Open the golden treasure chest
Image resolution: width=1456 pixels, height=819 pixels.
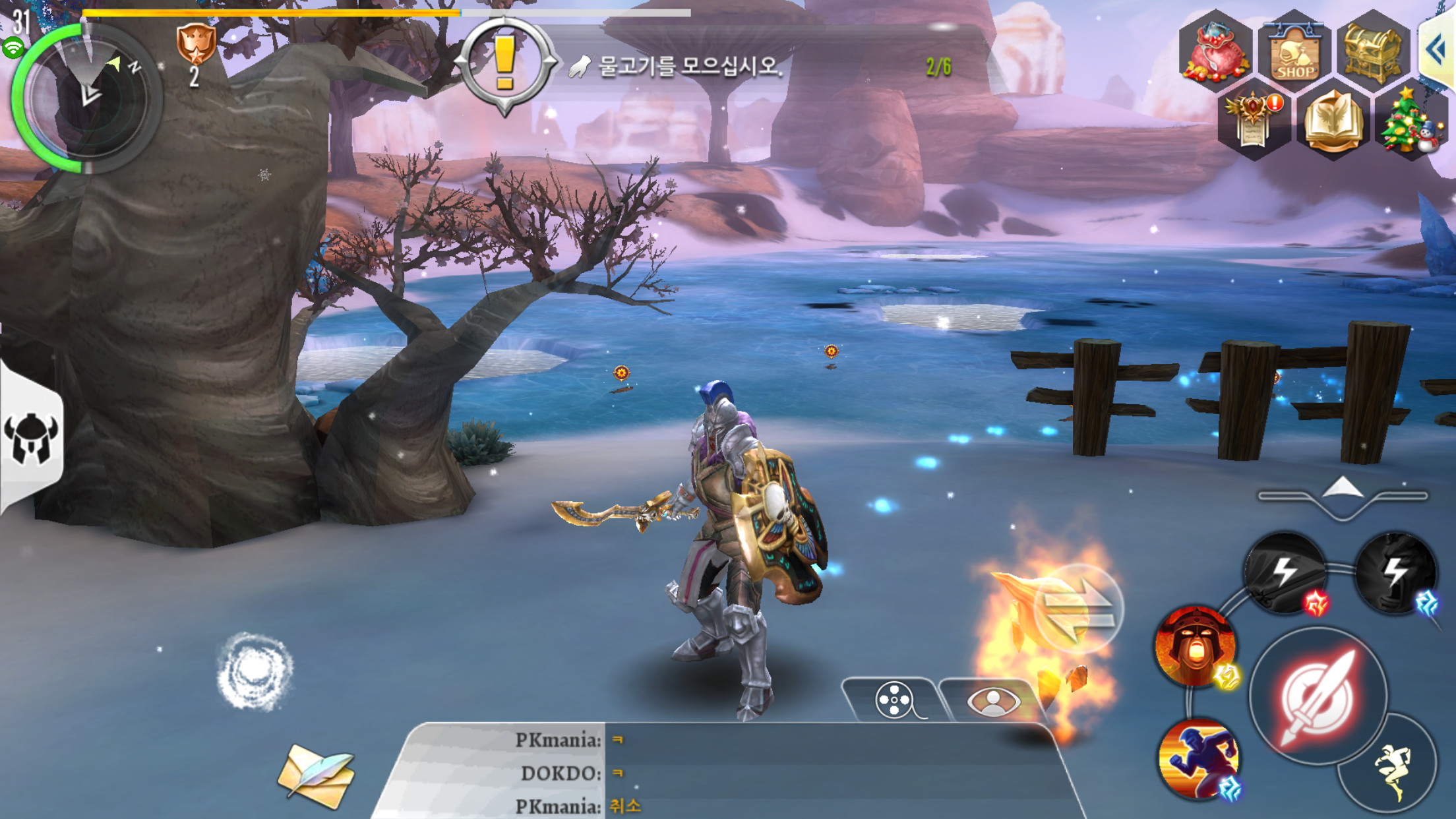click(1373, 50)
